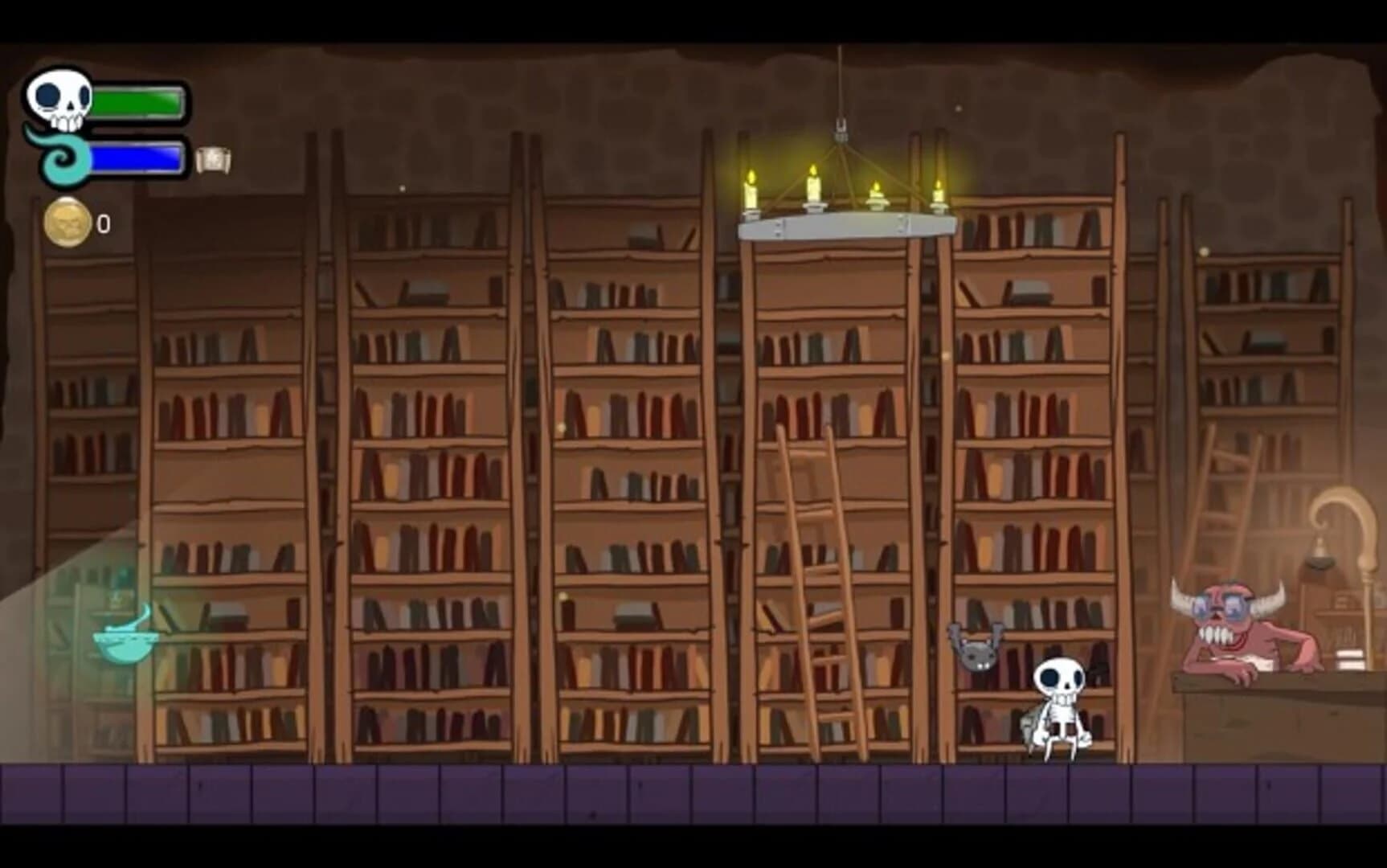Click the skull health portrait icon
The width and height of the screenshot is (1387, 868).
60,100
